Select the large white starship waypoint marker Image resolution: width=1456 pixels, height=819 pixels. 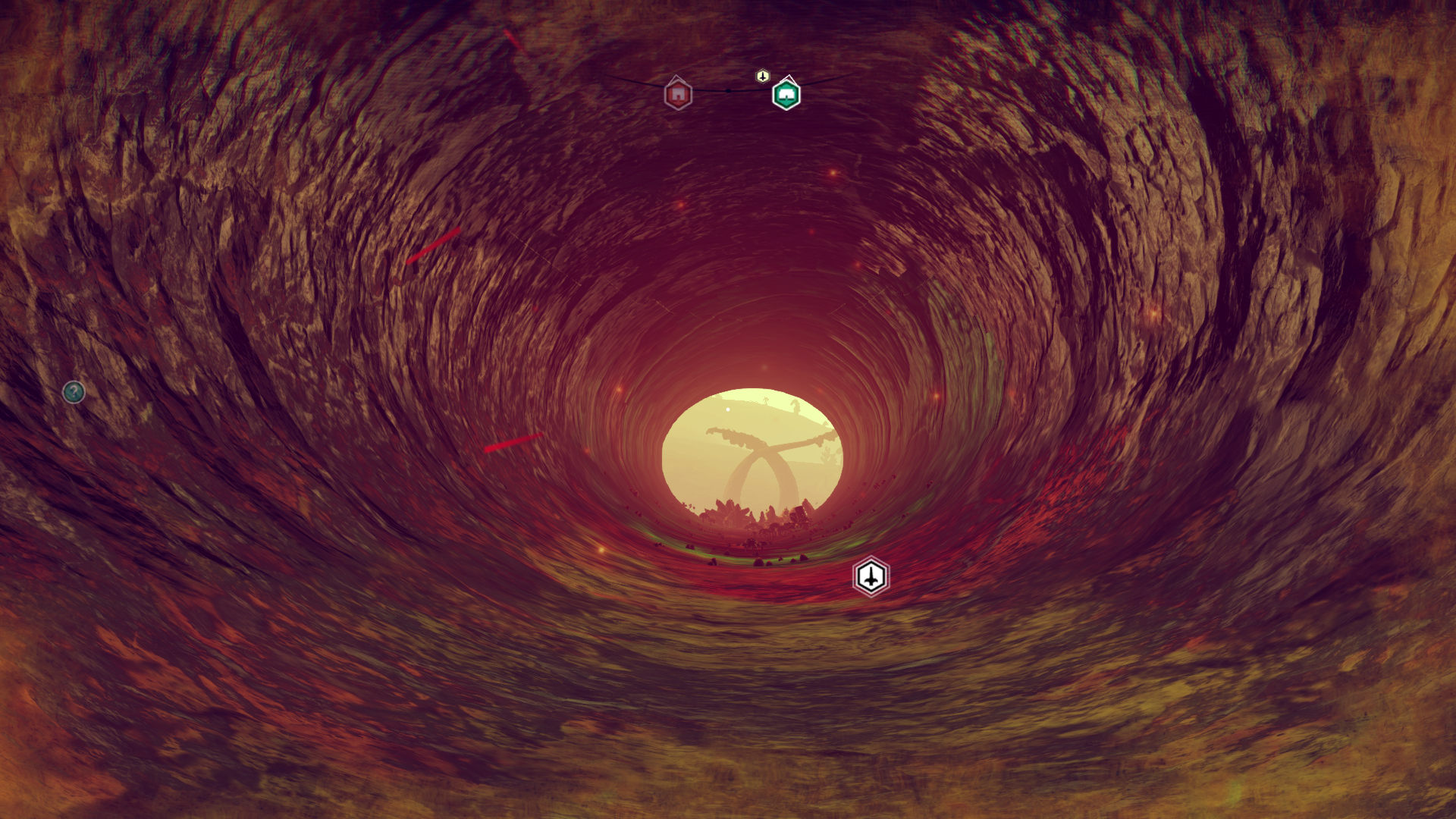click(x=871, y=577)
